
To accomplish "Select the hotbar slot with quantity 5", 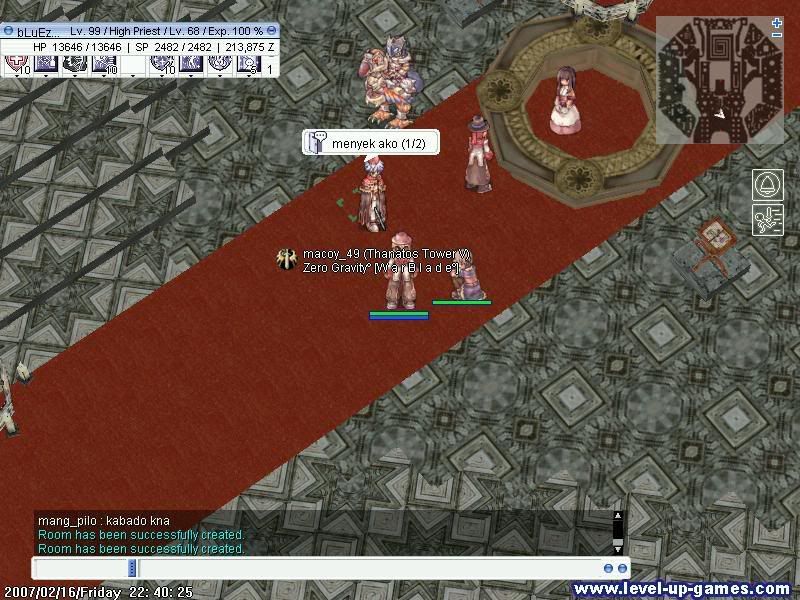I will point(248,64).
